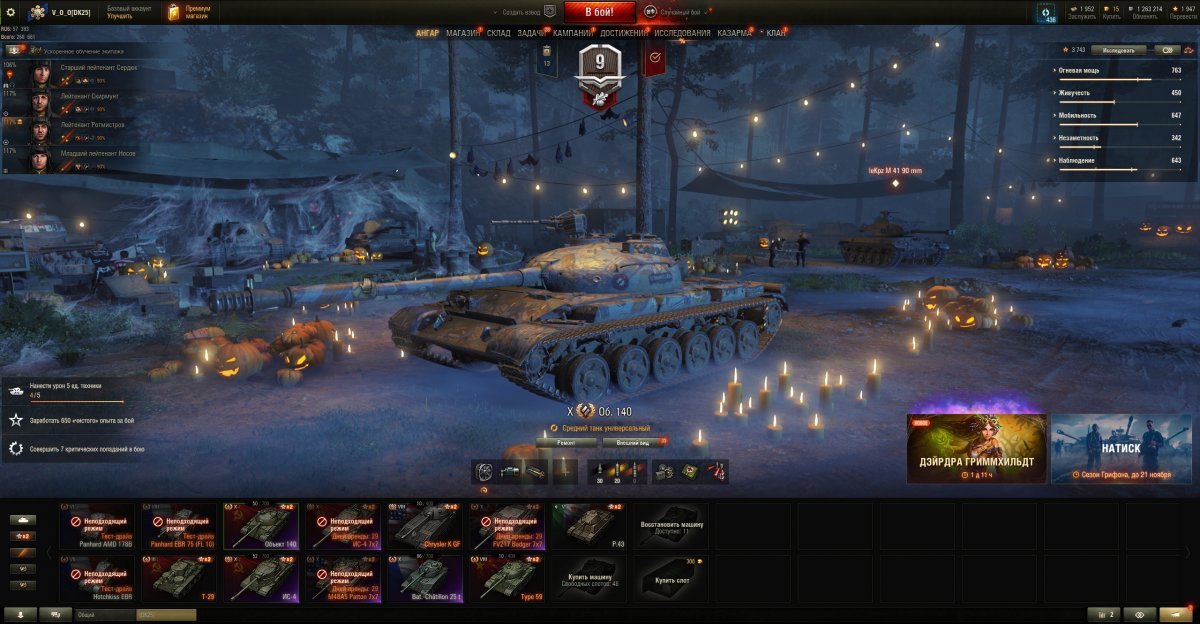The image size is (1200, 624).
Task: Open the Внешний вид exterior button
Action: pos(634,441)
